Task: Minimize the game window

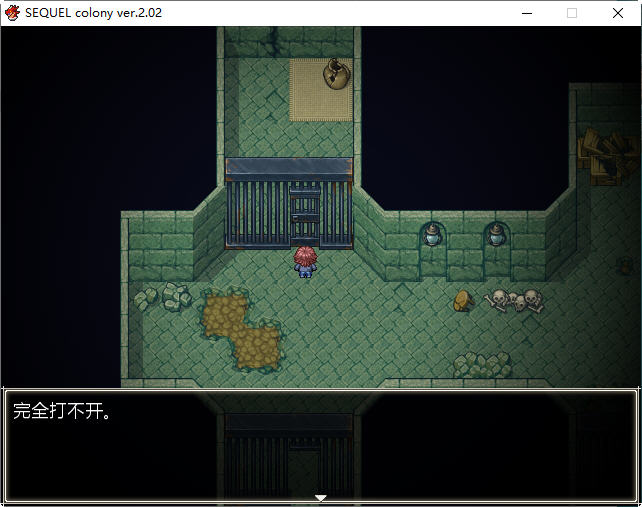Action: pos(526,13)
